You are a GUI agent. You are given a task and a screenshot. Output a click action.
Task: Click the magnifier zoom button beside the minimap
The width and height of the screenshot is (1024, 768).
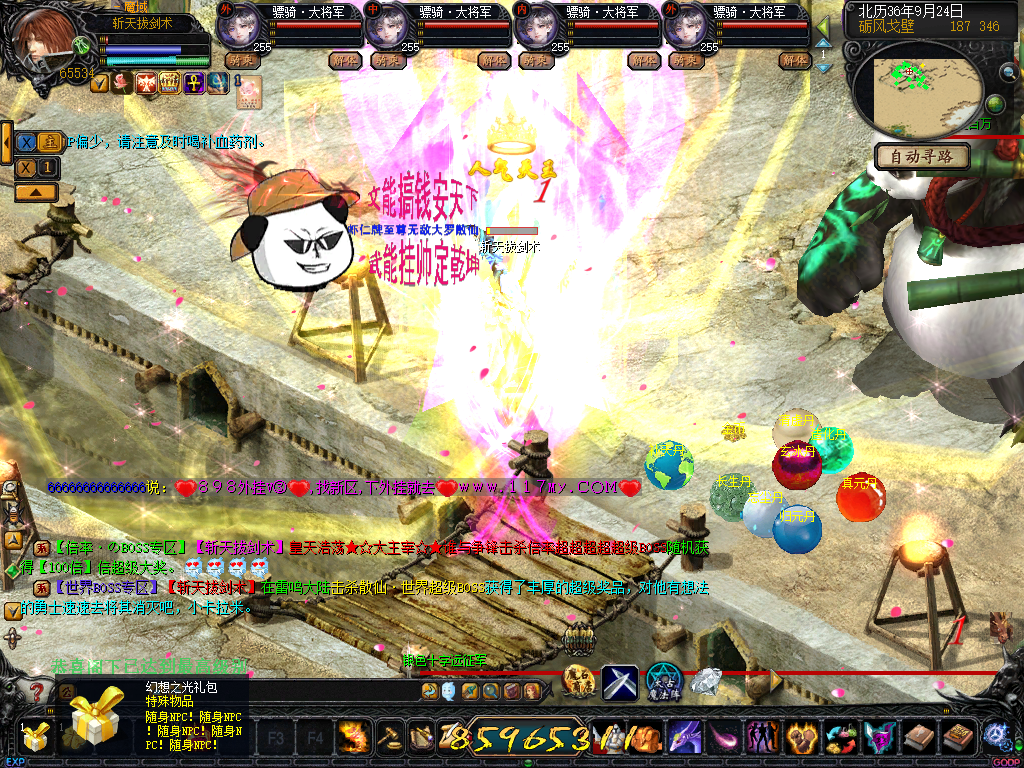pyautogui.click(x=1007, y=72)
